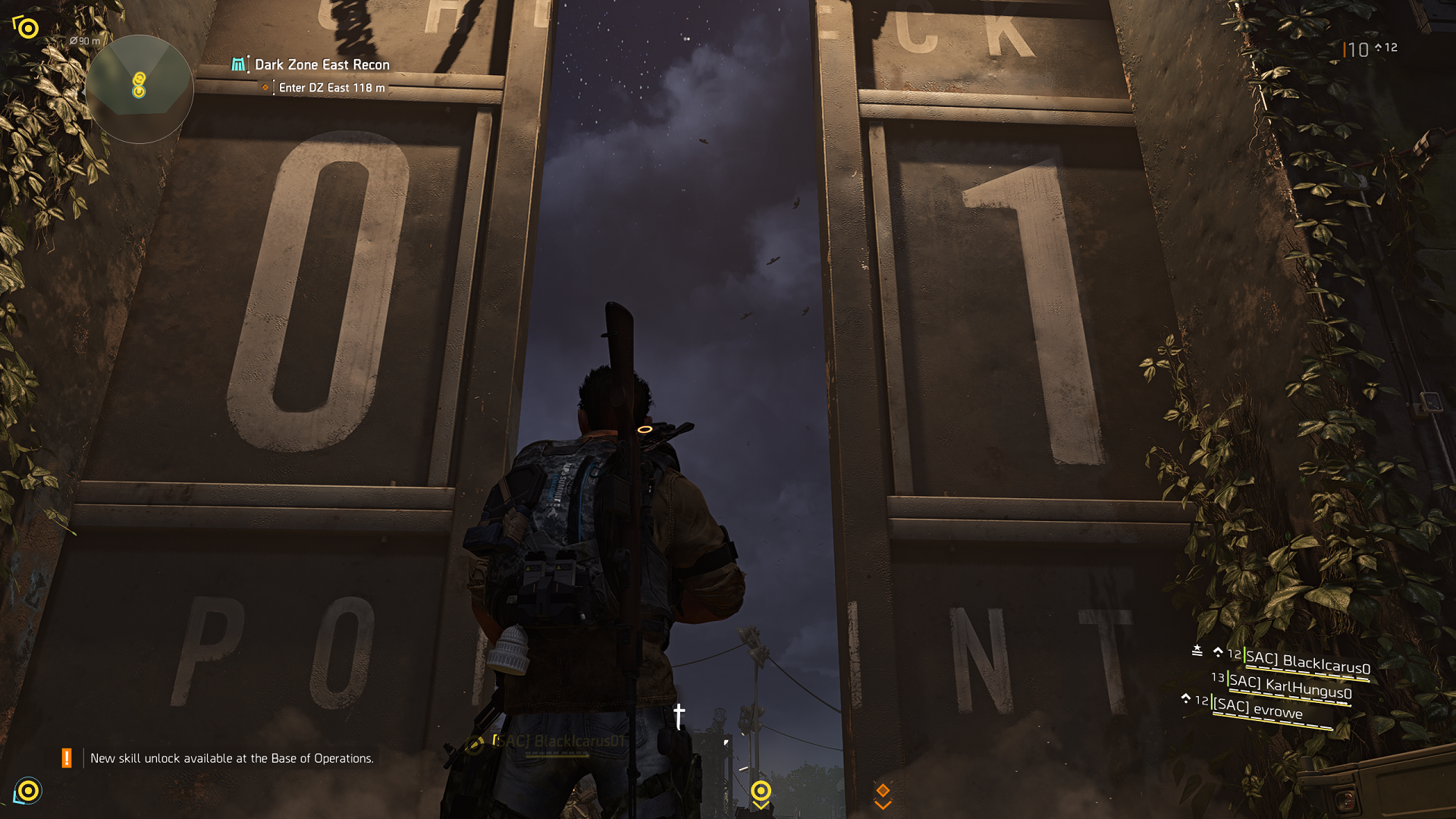Image resolution: width=1456 pixels, height=819 pixels.
Task: Select the Dark Zone East Recon mission tracker
Action: point(322,65)
